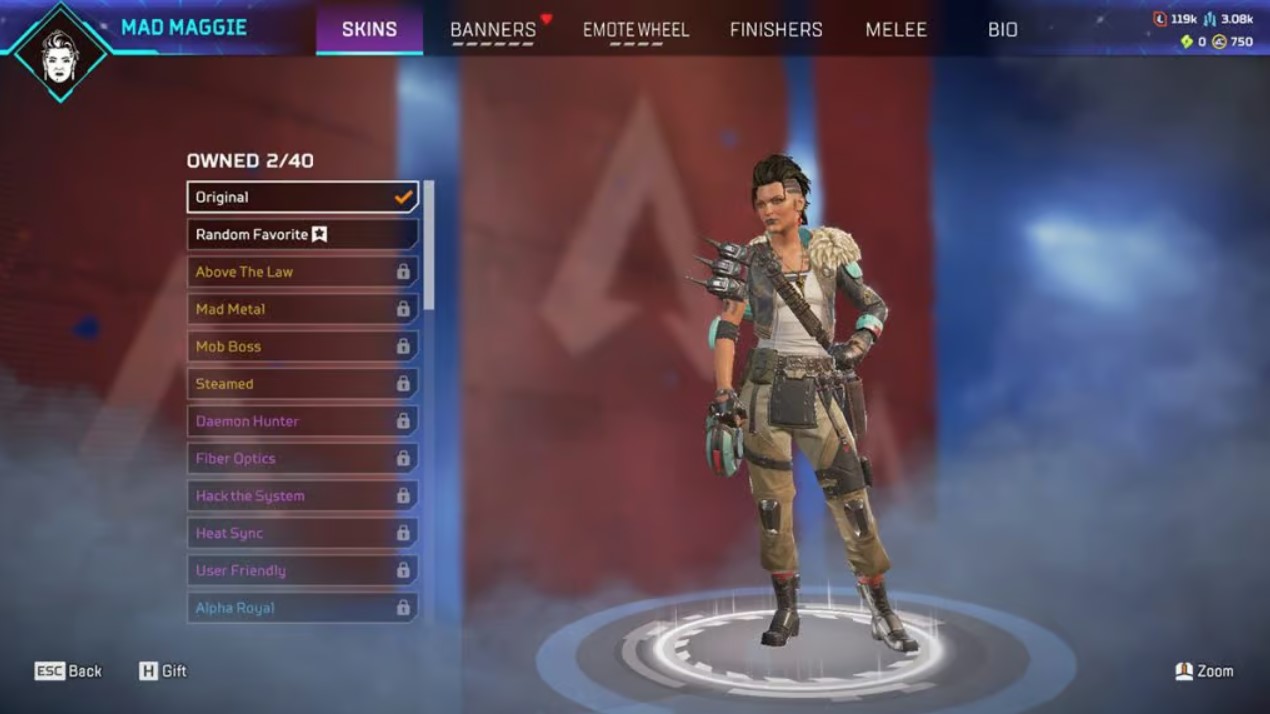Viewport: 1270px width, 714px height.
Task: Preview the Mob Boss skin
Action: tap(302, 346)
